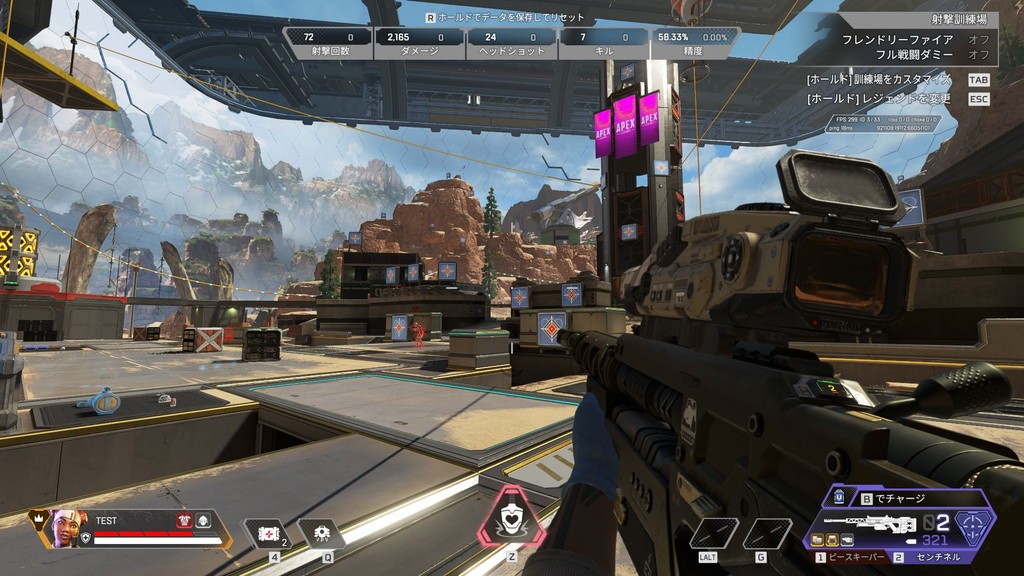Select the センチネル weapon tab

coord(932,557)
